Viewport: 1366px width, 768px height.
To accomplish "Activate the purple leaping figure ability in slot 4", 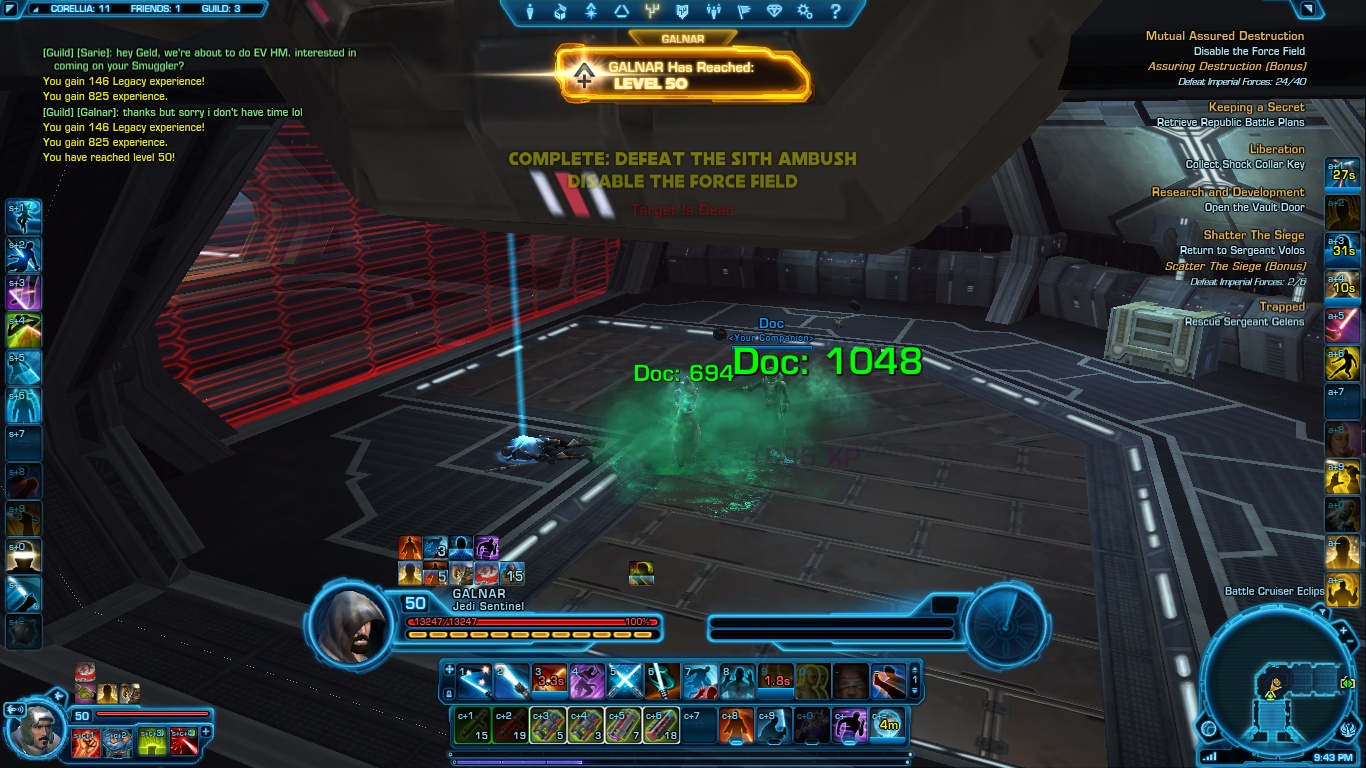I will [587, 681].
